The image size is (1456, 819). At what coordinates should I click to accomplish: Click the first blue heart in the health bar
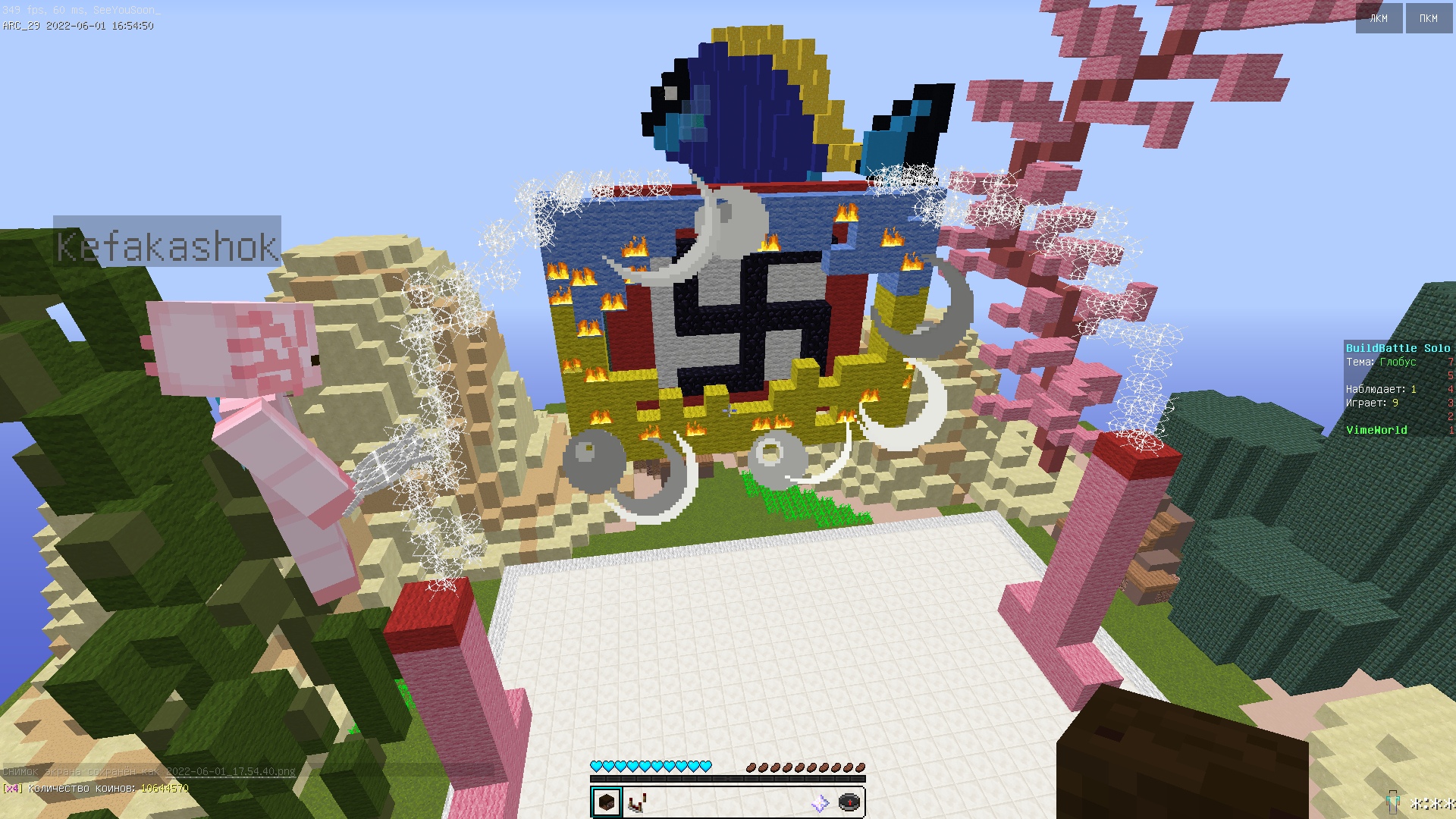[x=596, y=766]
